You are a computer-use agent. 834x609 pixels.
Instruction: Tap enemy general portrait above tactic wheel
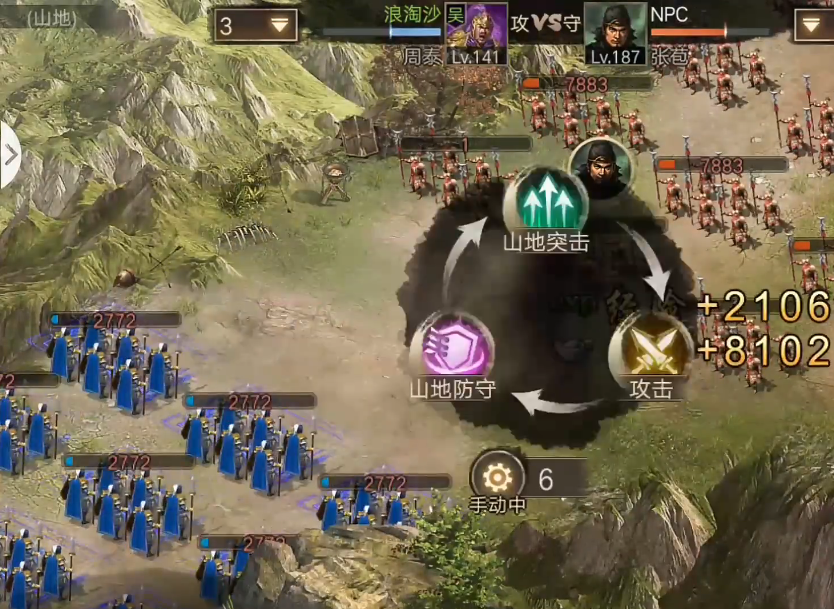[600, 167]
